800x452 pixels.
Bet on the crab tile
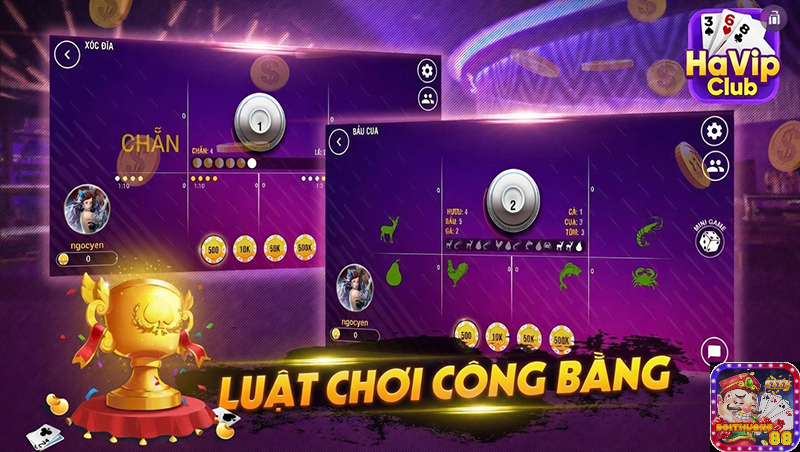[646, 274]
